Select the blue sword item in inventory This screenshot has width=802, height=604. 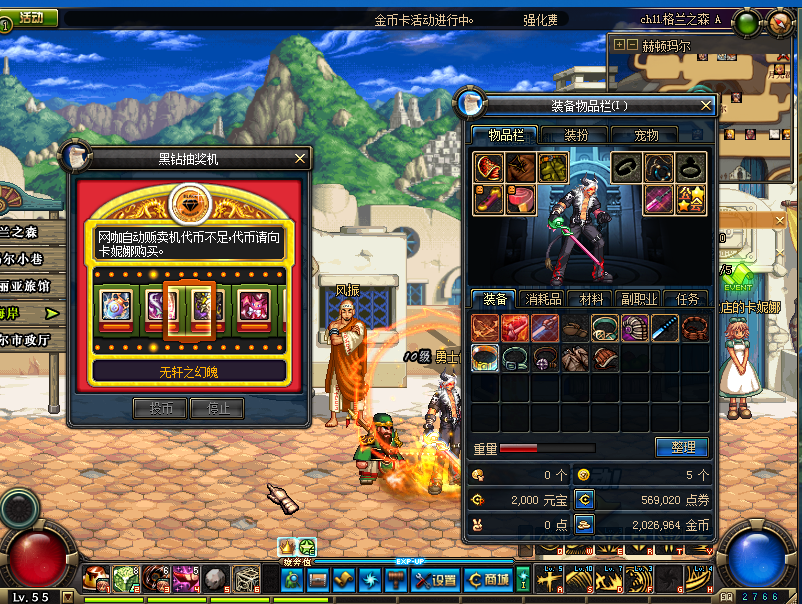[x=664, y=327]
